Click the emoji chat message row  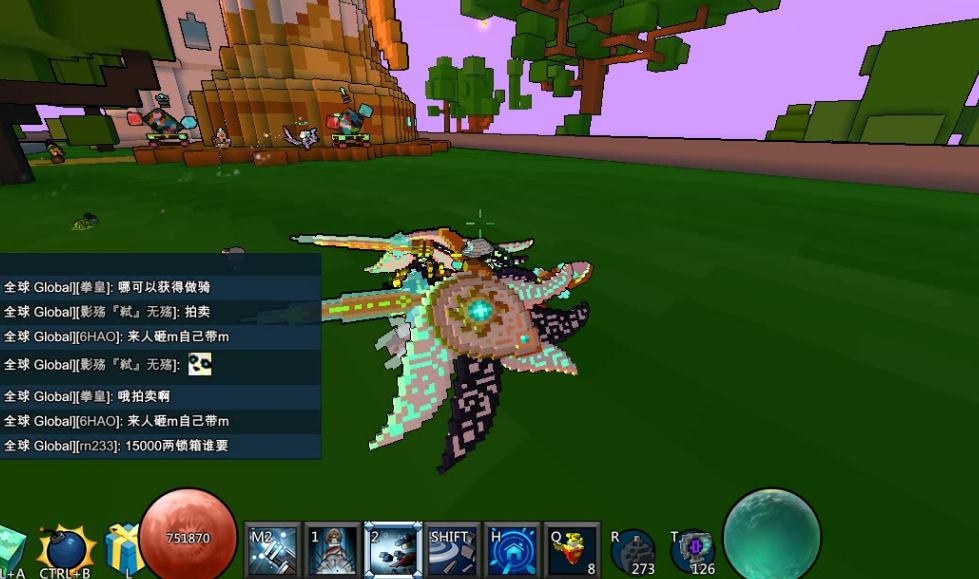pyautogui.click(x=160, y=364)
